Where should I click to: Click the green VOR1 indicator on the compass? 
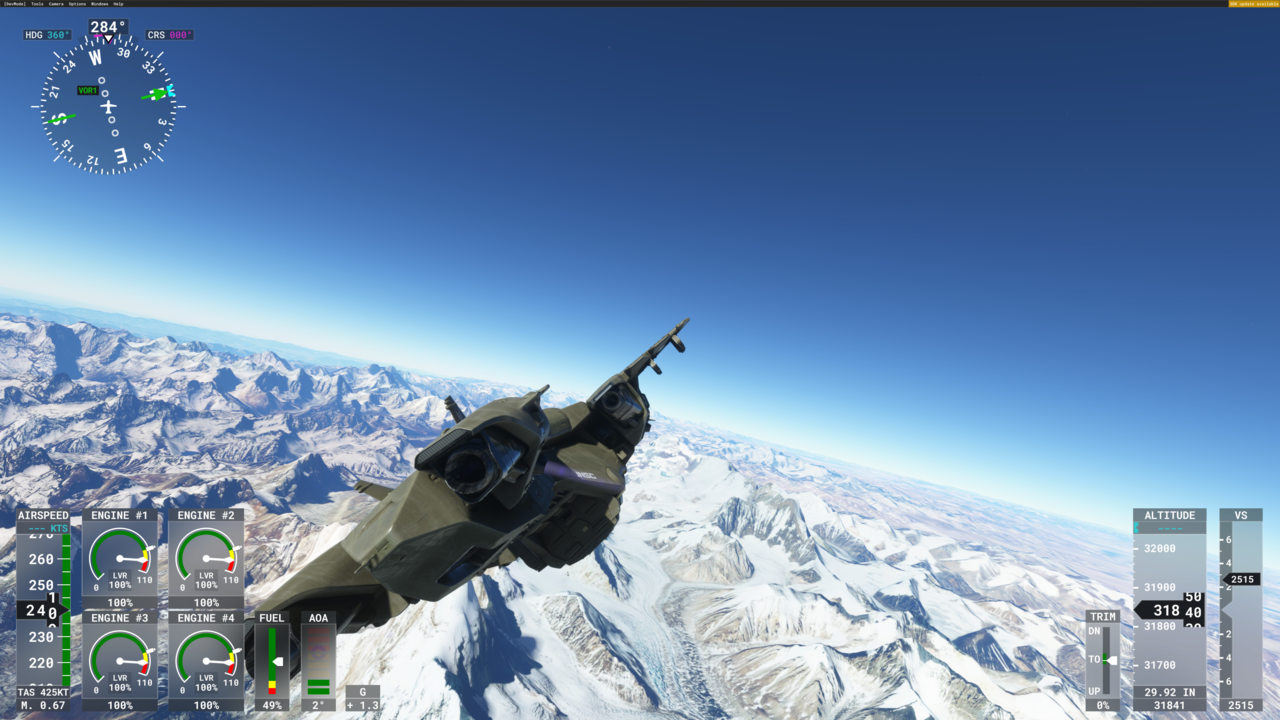click(89, 90)
